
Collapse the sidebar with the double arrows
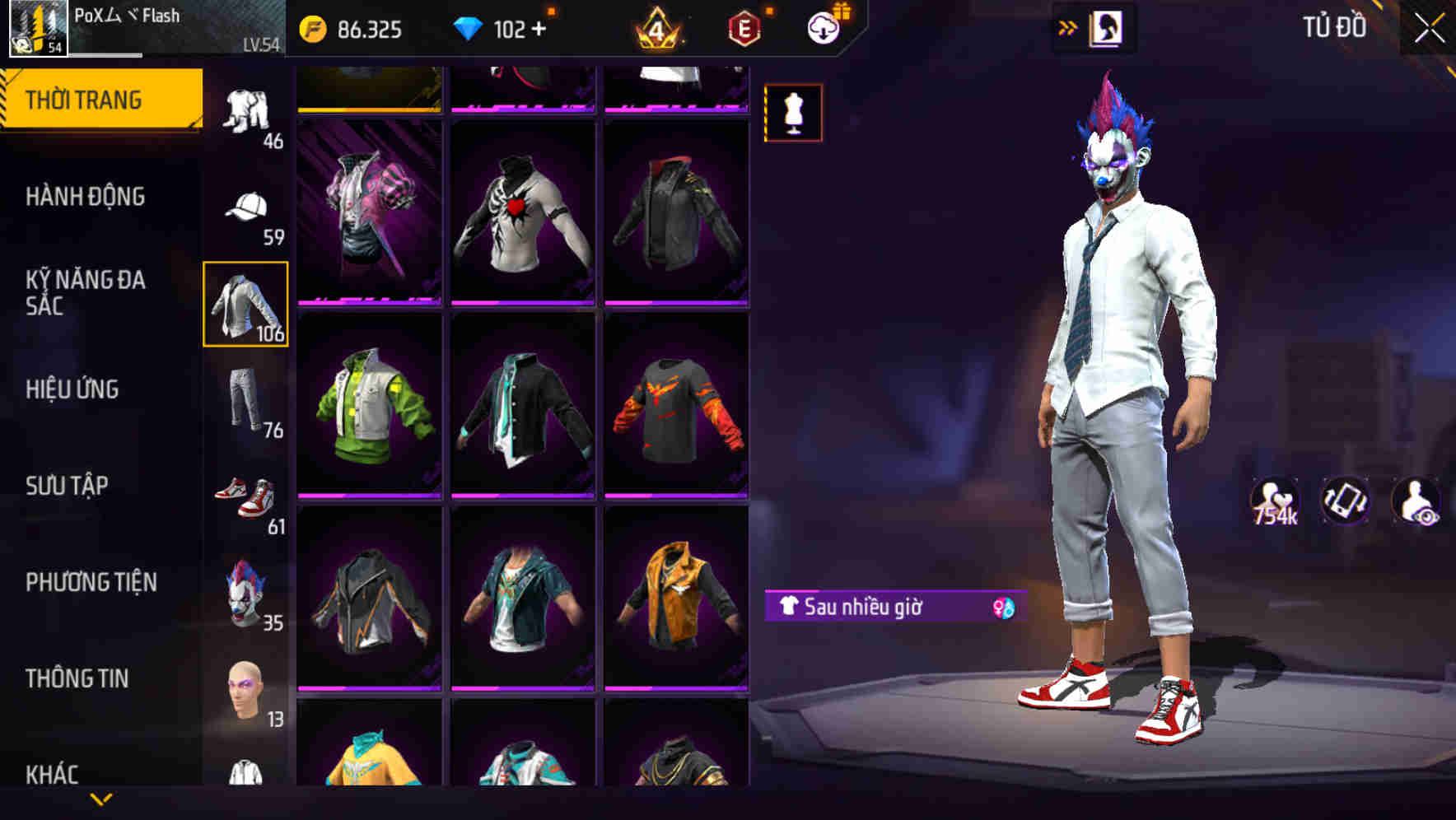click(x=1068, y=26)
